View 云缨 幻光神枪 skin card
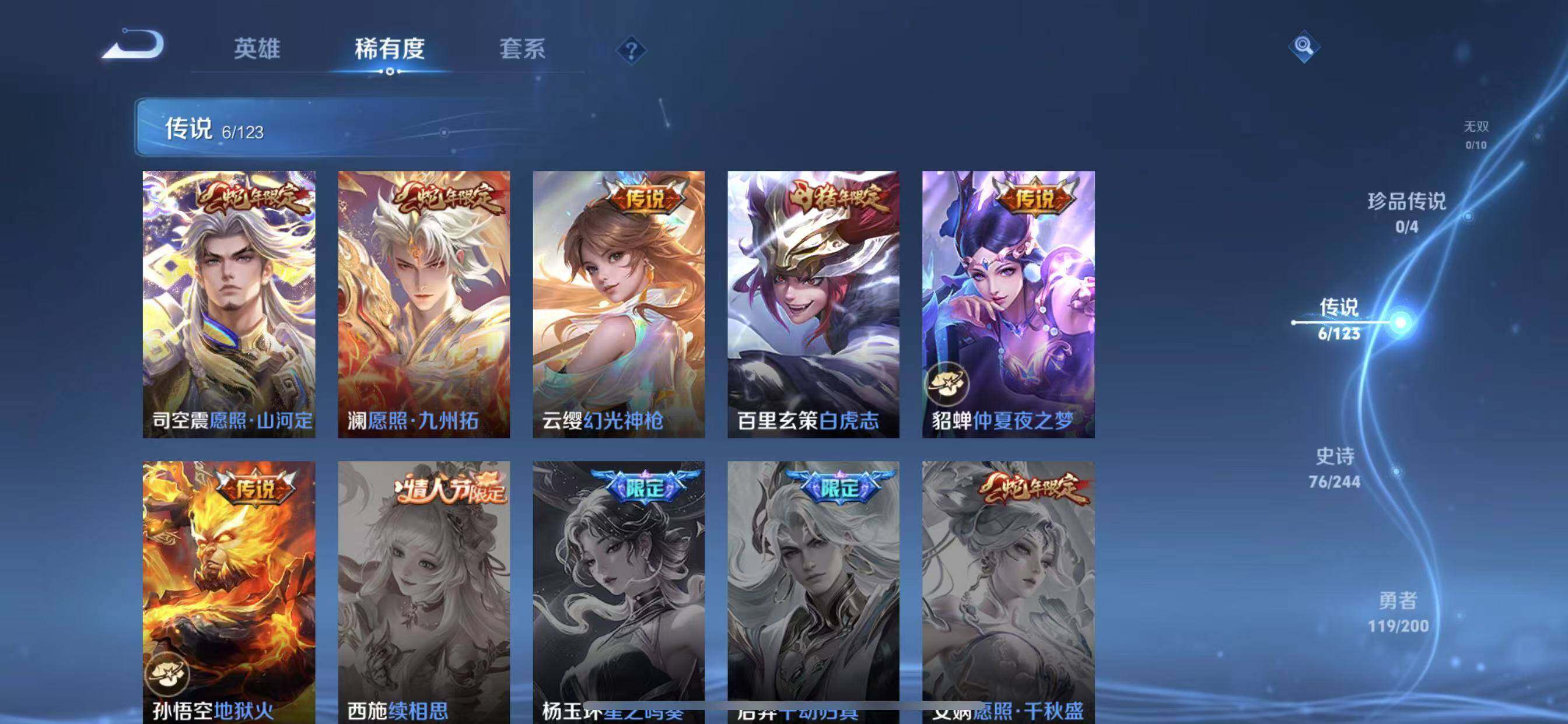The height and width of the screenshot is (724, 1568). tap(618, 304)
